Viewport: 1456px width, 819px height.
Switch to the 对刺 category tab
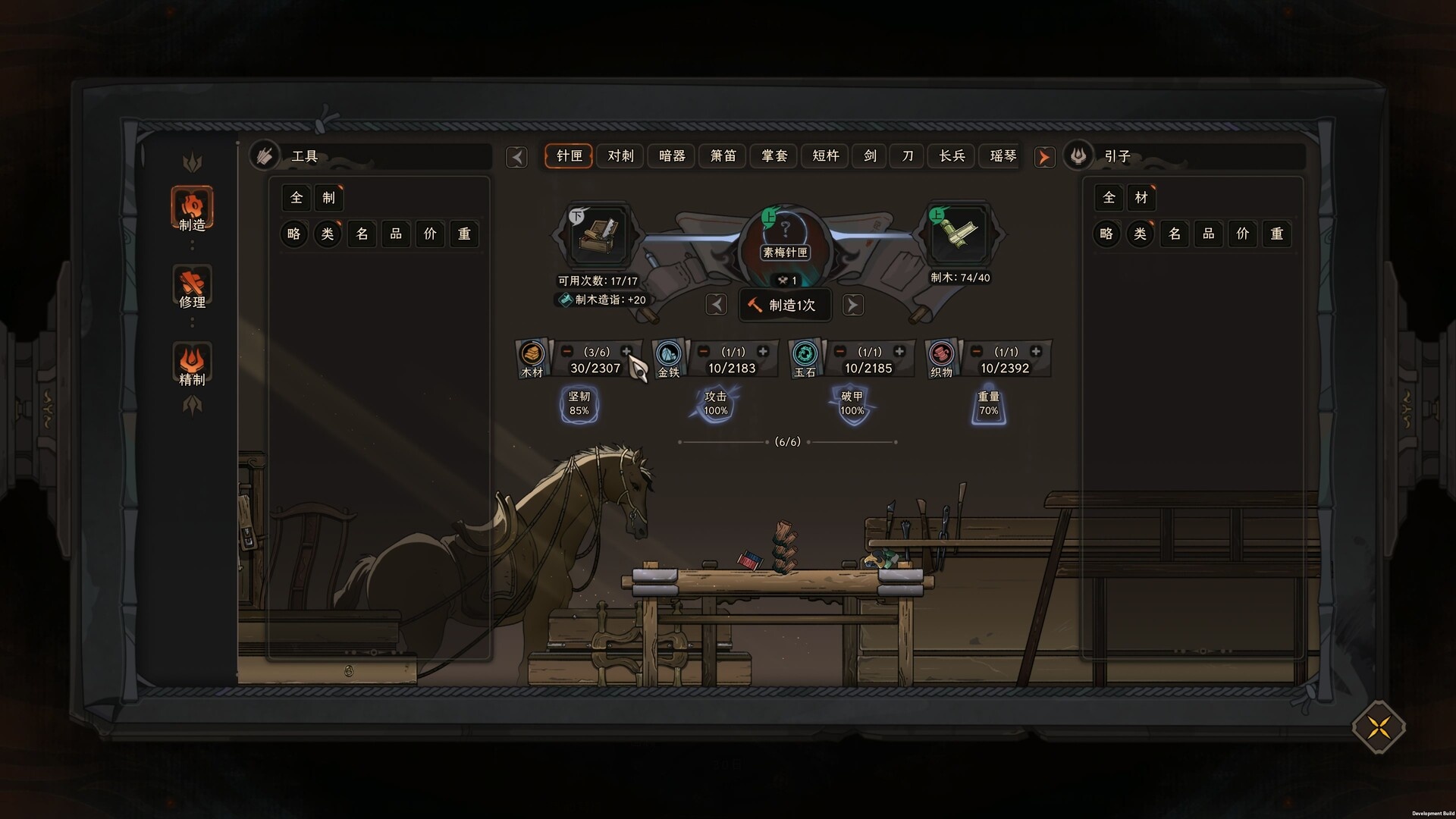(620, 156)
